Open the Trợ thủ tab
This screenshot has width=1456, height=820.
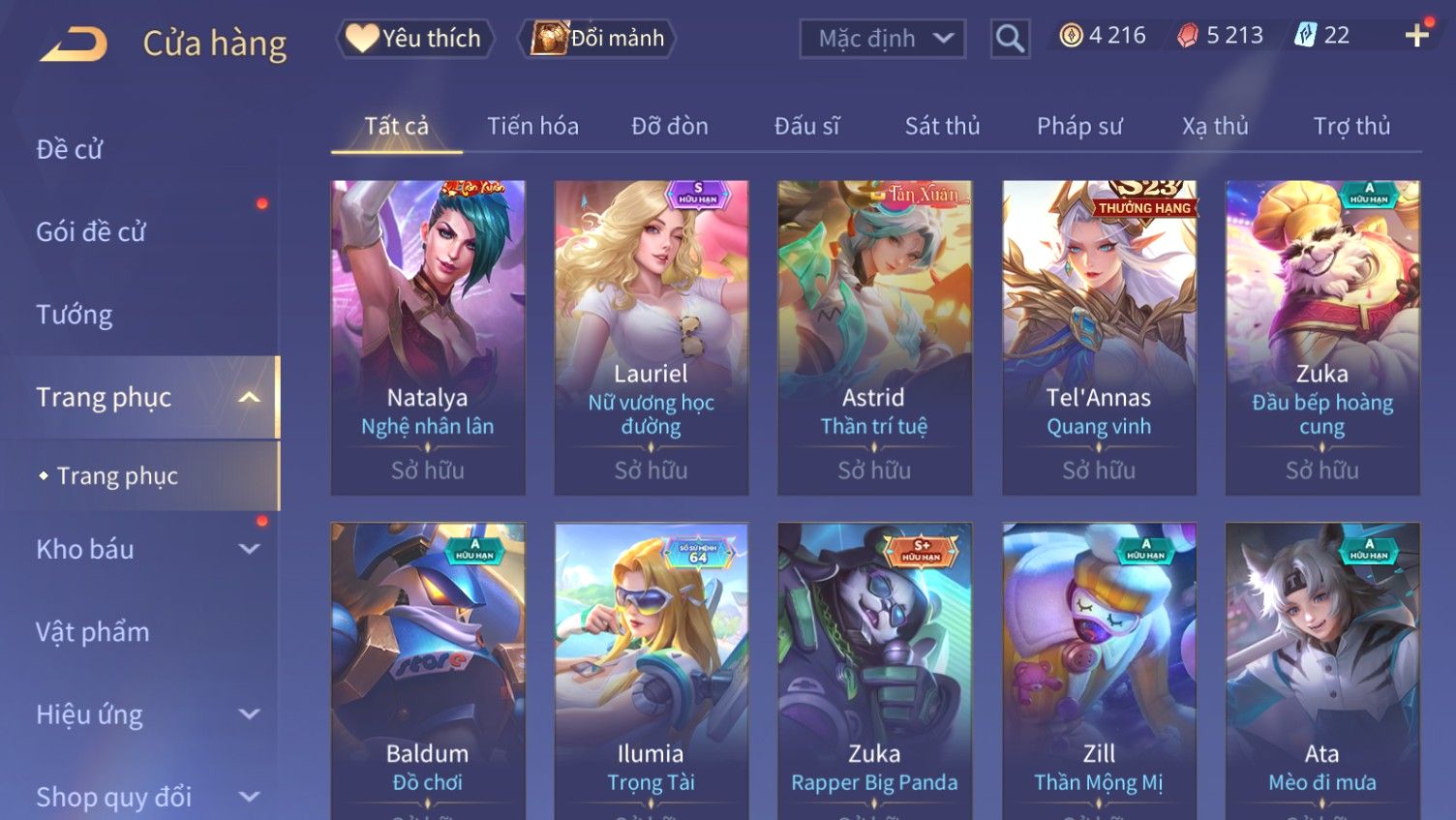1351,126
